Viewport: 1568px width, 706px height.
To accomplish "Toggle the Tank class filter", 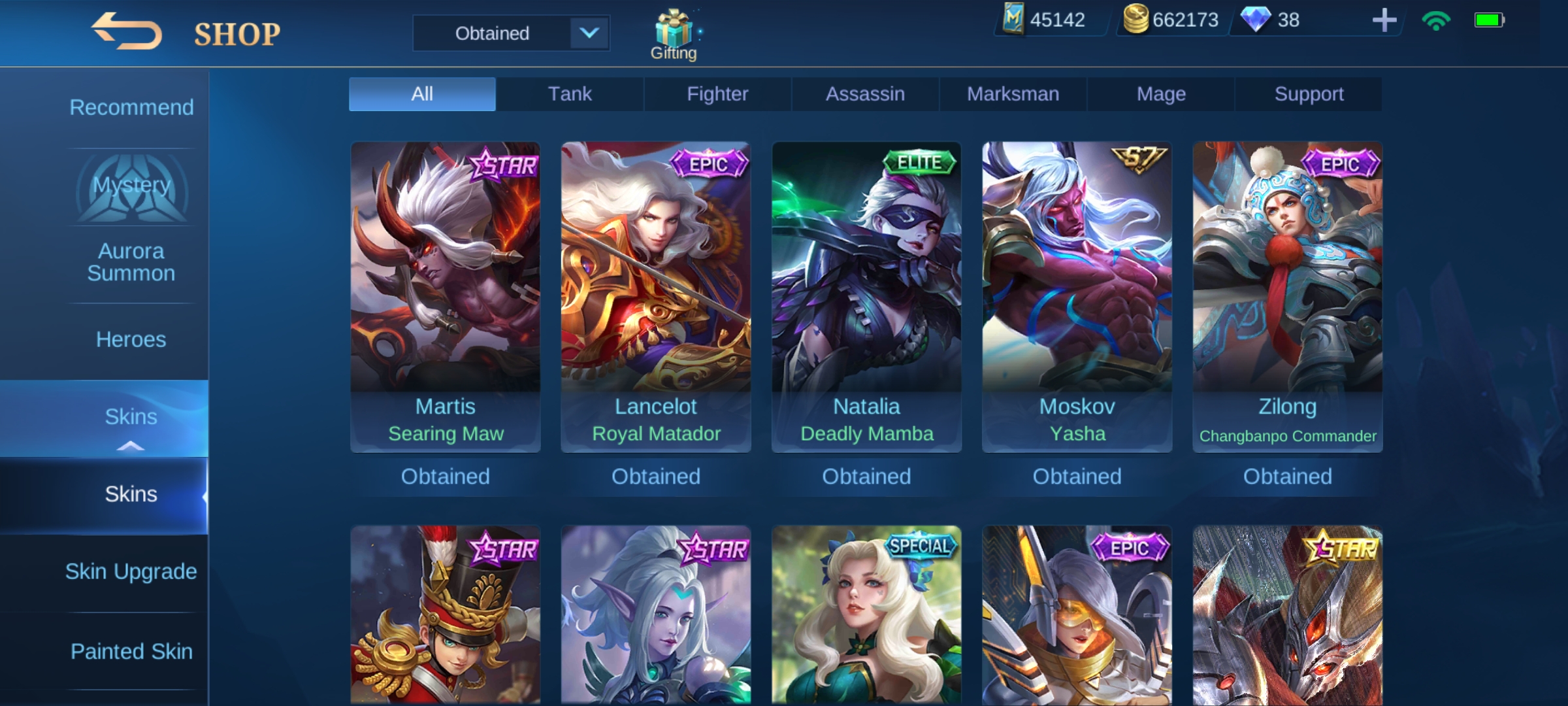I will [x=570, y=93].
